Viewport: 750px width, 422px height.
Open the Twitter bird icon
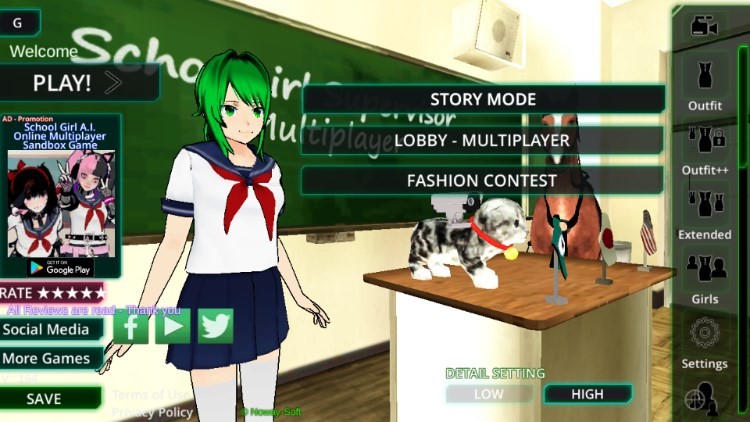click(215, 326)
